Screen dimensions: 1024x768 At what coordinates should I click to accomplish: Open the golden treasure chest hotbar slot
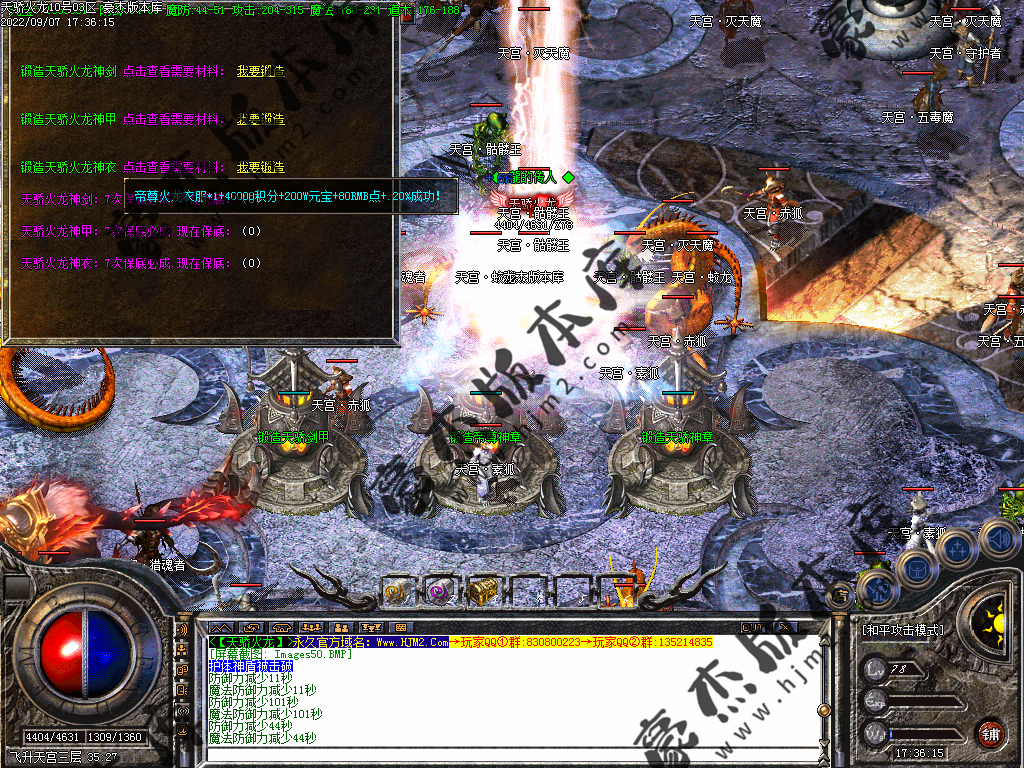click(x=484, y=591)
